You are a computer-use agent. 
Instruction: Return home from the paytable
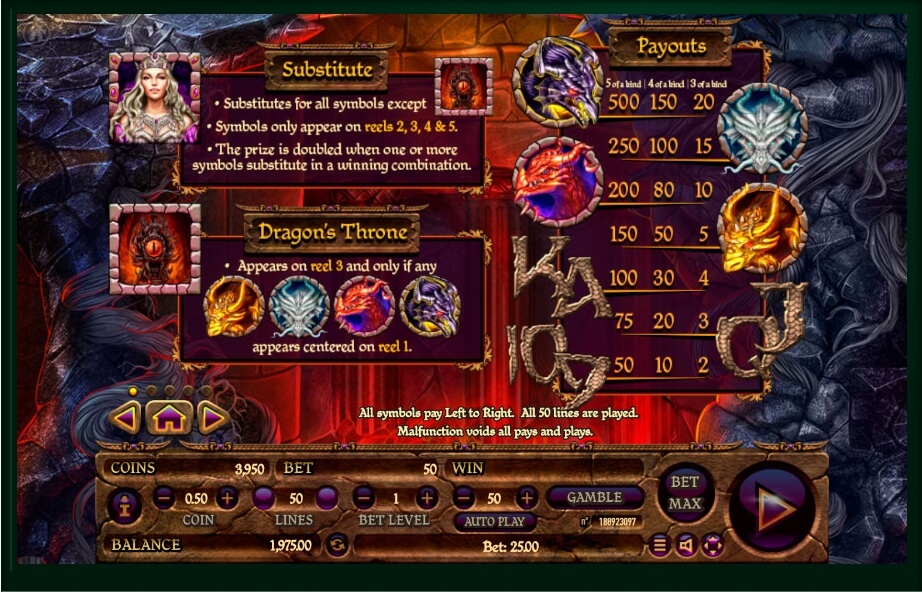click(169, 417)
